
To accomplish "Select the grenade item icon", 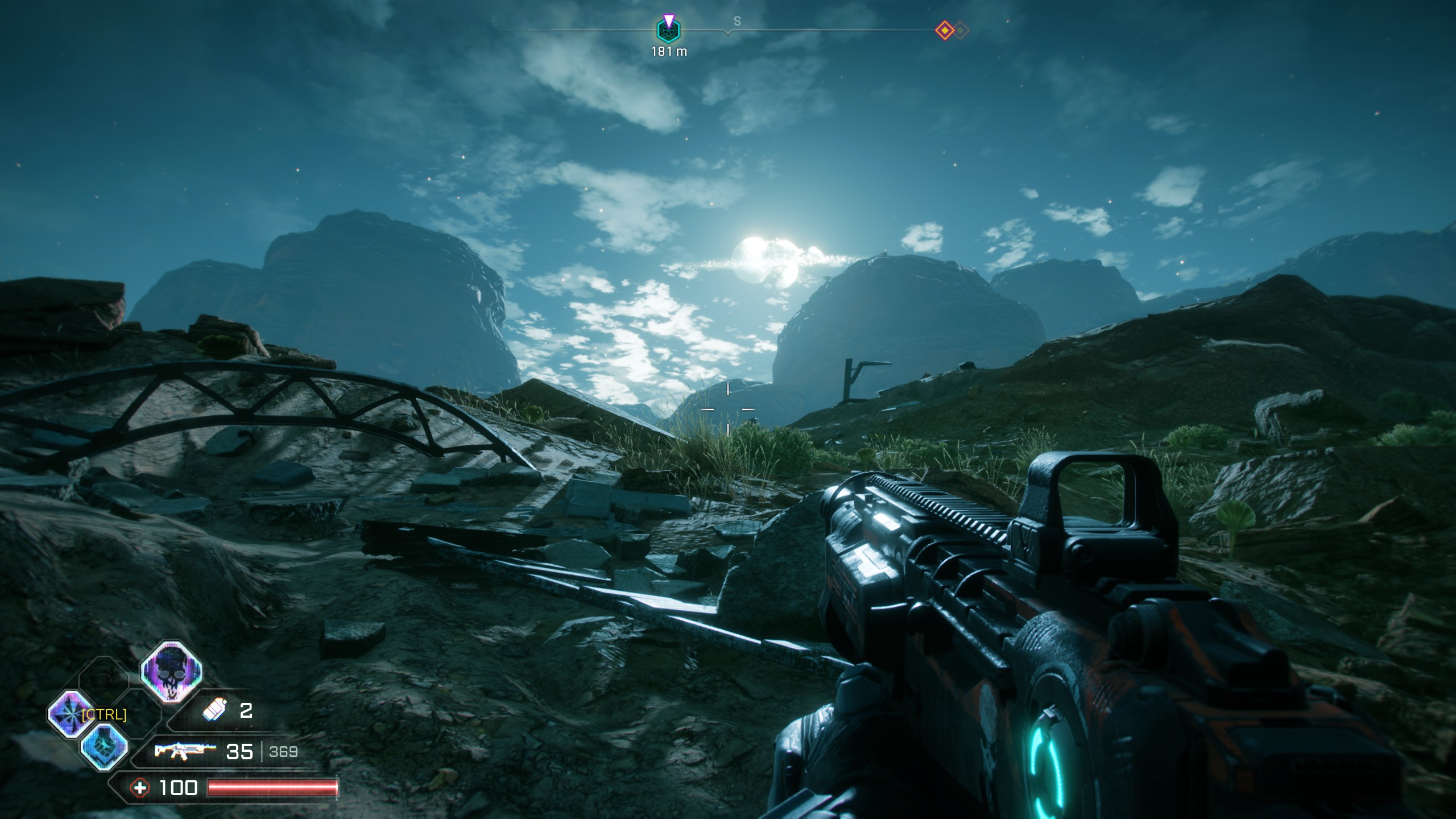I will [214, 710].
